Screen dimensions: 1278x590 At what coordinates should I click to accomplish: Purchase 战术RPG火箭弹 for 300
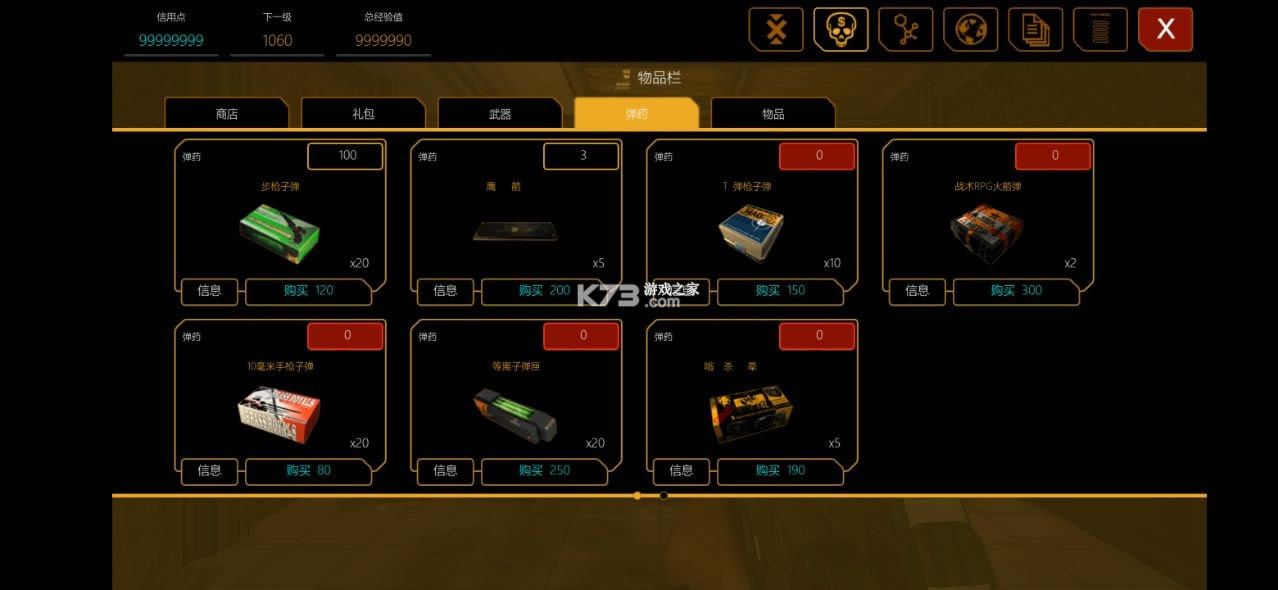pos(1016,291)
